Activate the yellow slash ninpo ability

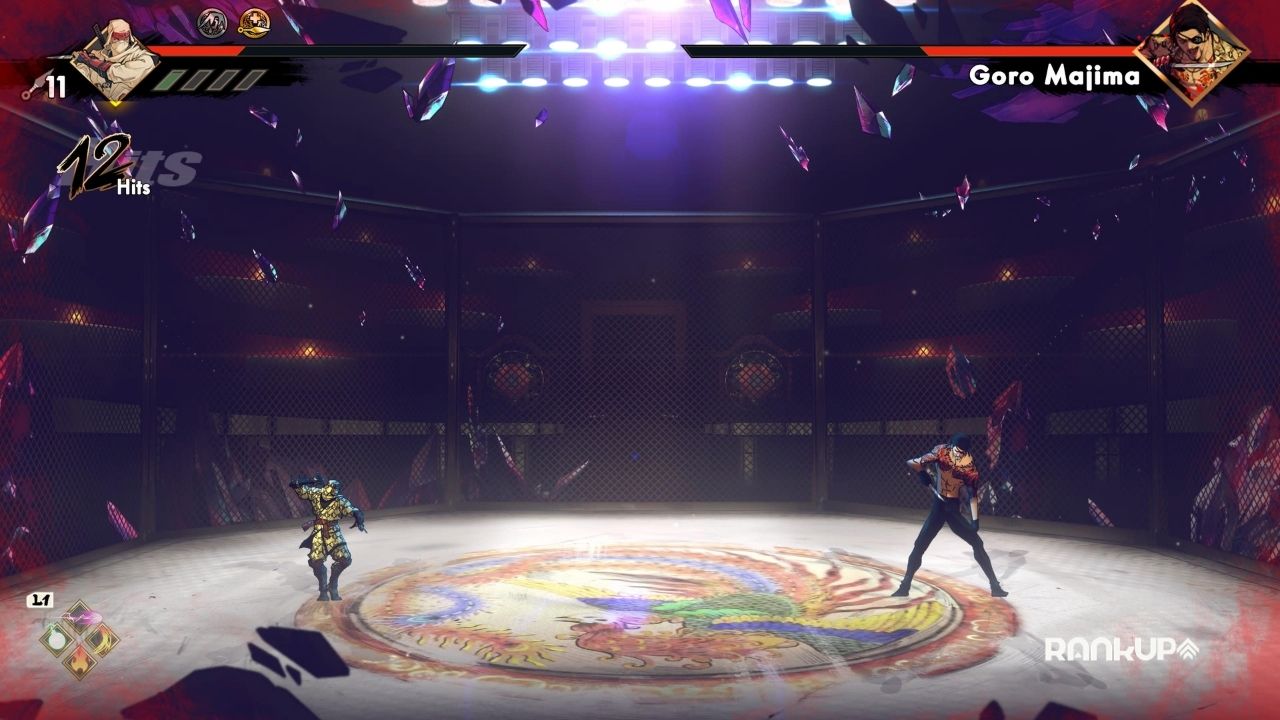point(101,638)
